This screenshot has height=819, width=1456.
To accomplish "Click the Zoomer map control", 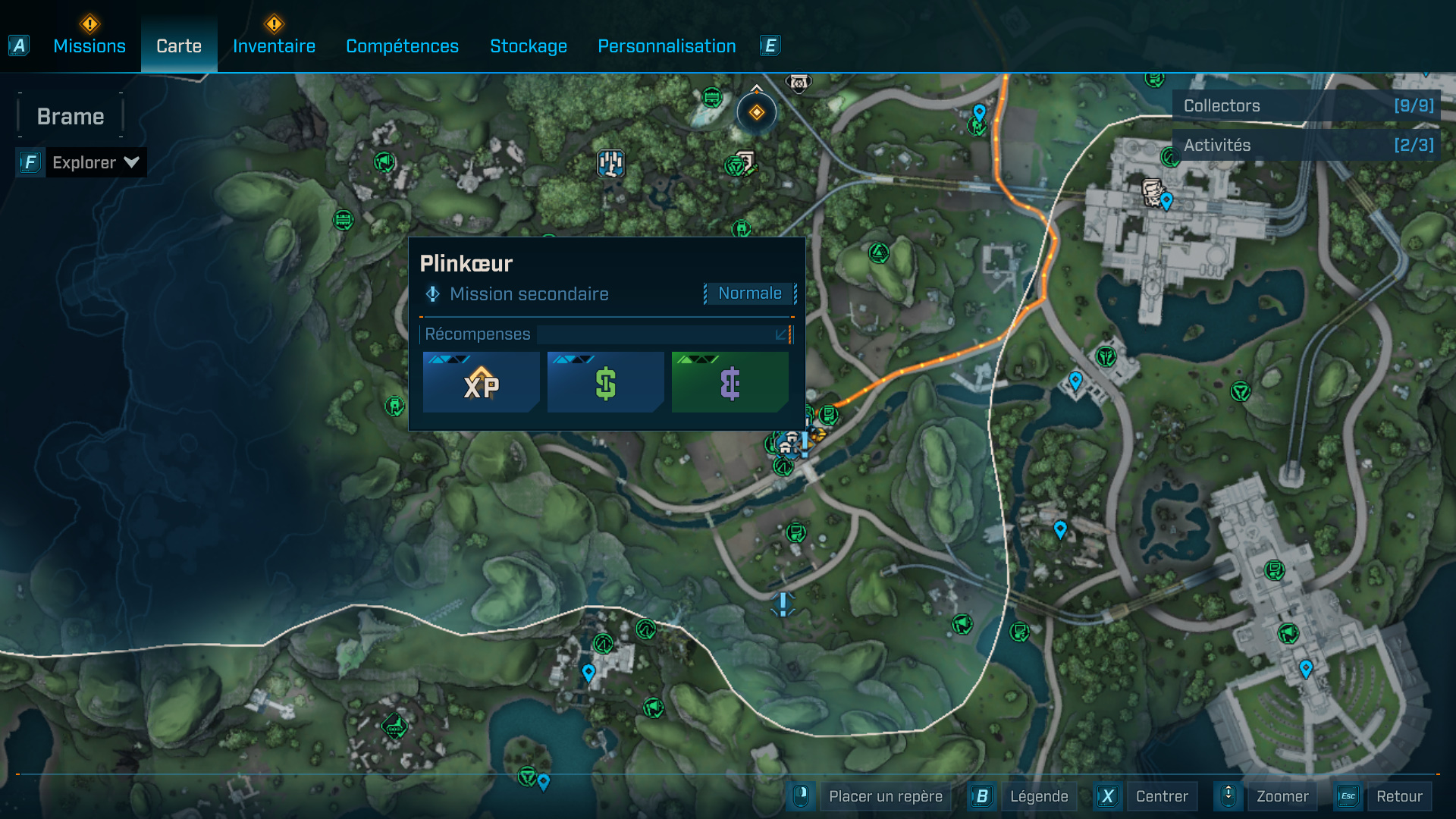I will click(x=1282, y=796).
